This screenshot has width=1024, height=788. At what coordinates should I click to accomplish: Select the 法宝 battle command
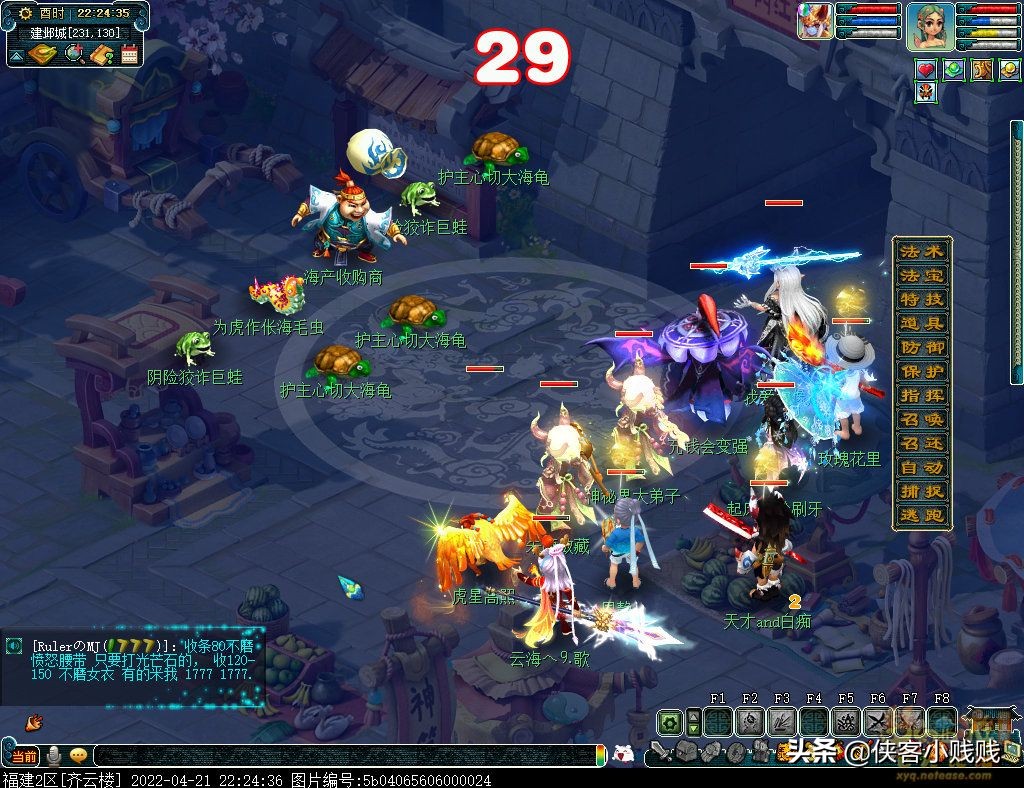pos(921,275)
